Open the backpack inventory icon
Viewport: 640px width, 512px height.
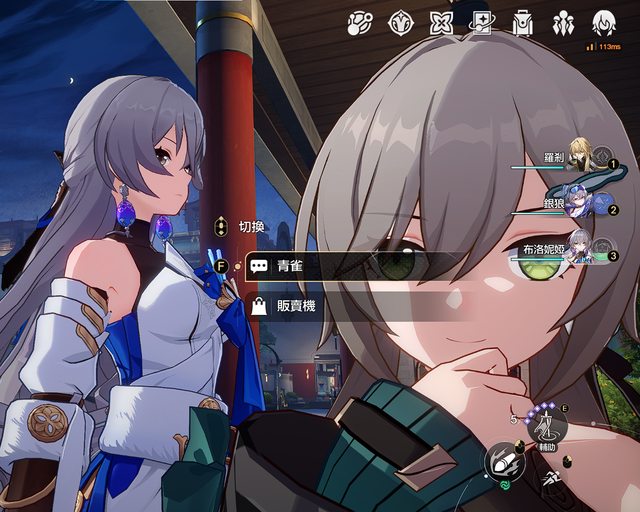[523, 23]
